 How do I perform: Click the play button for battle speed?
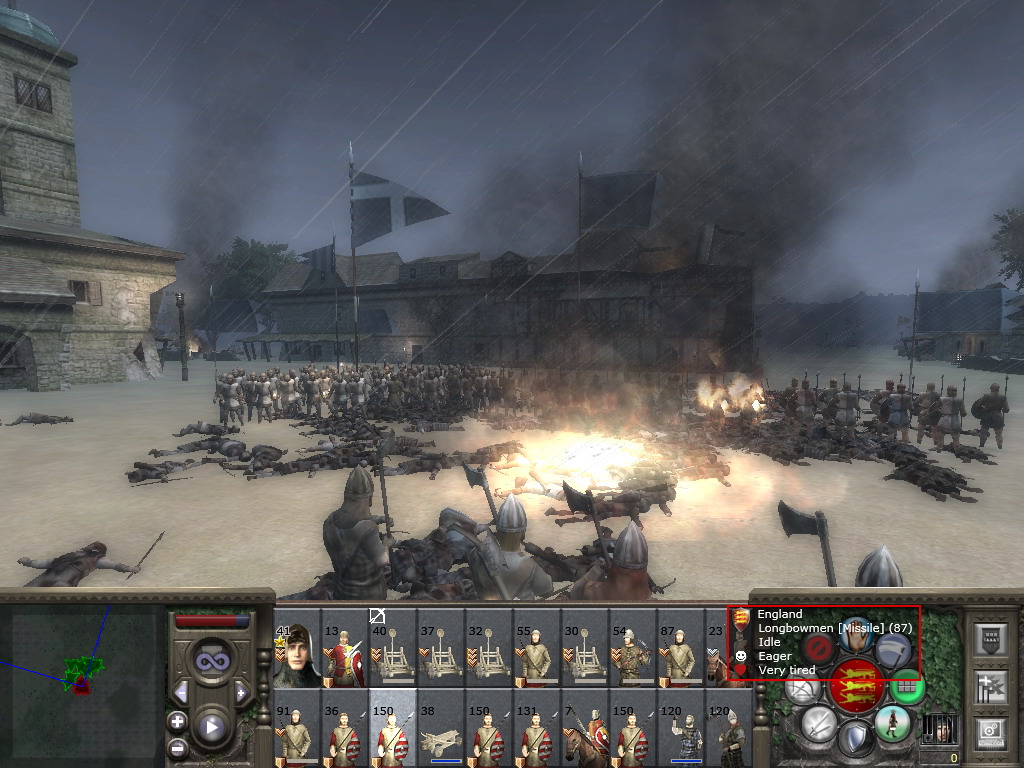point(211,727)
